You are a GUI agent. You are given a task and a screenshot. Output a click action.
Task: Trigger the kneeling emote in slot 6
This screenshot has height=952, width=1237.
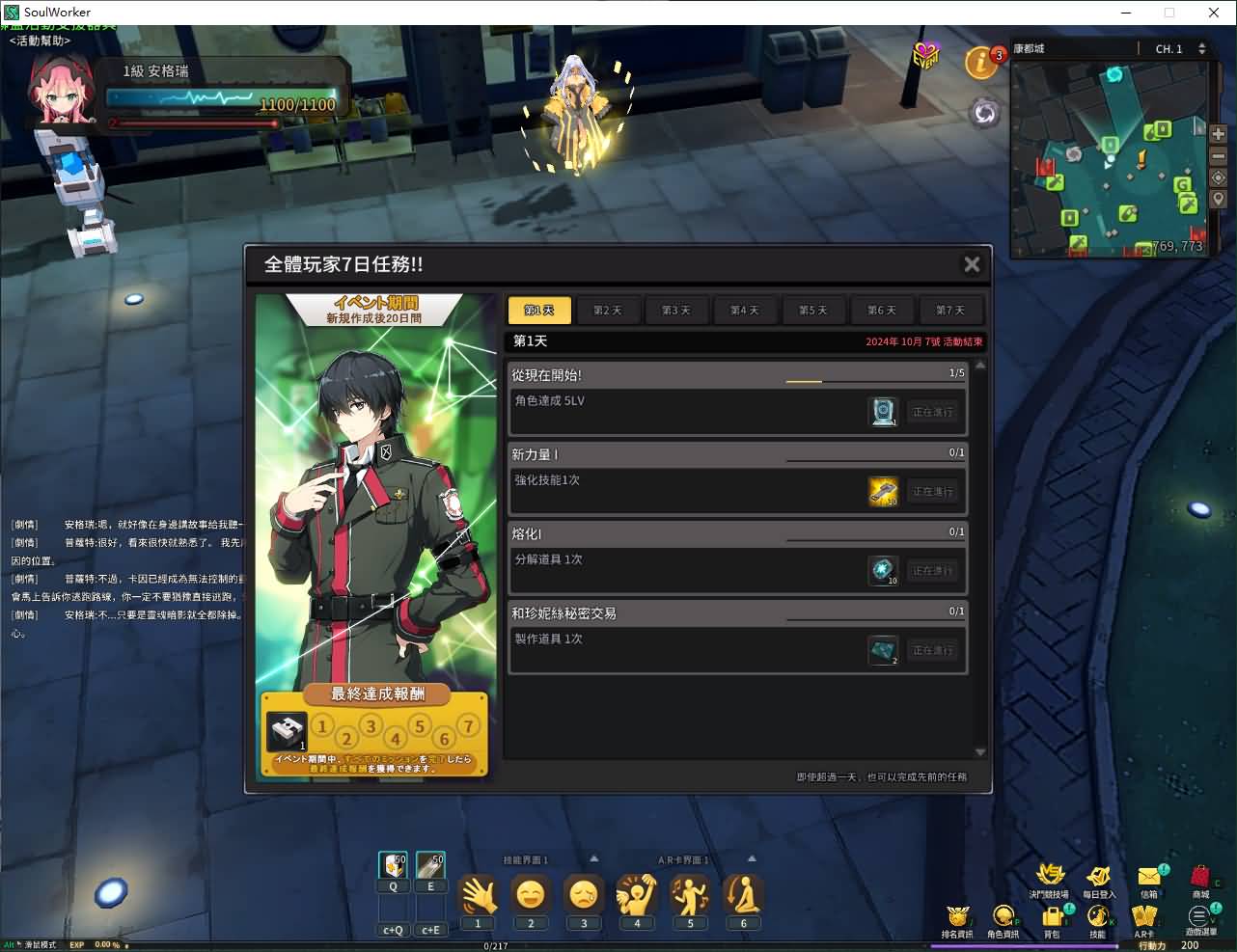click(x=743, y=895)
